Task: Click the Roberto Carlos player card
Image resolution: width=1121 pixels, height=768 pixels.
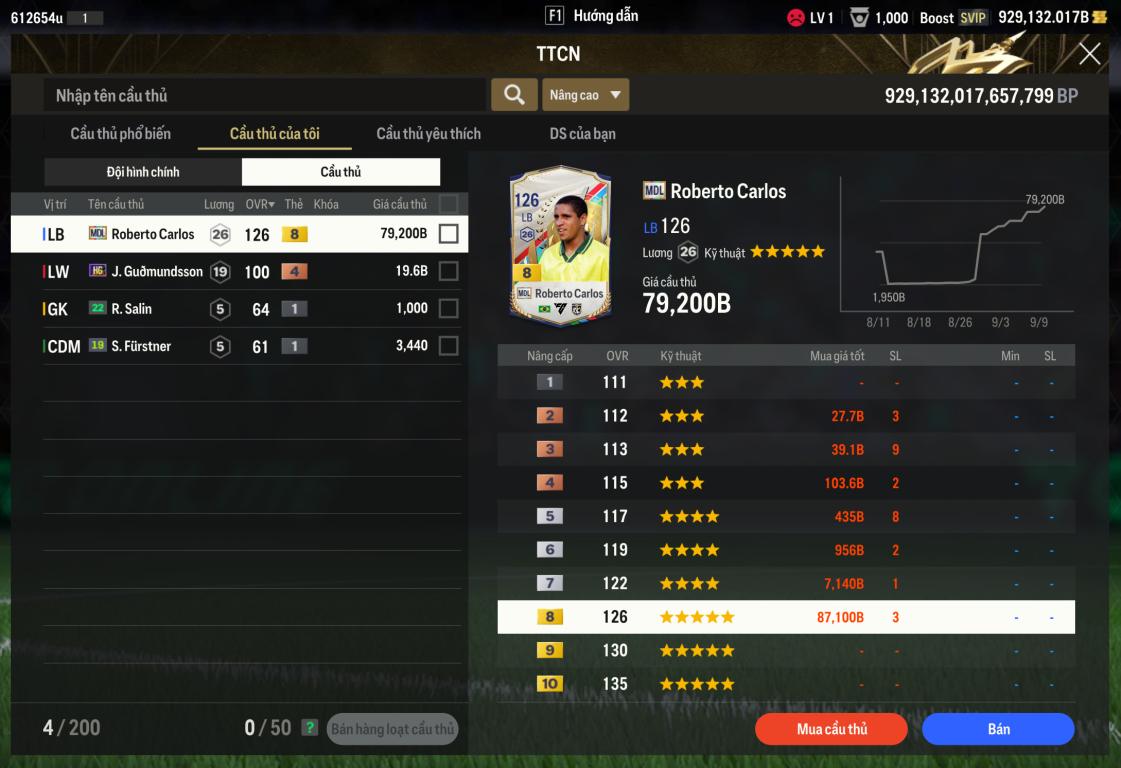Action: pyautogui.click(x=560, y=245)
